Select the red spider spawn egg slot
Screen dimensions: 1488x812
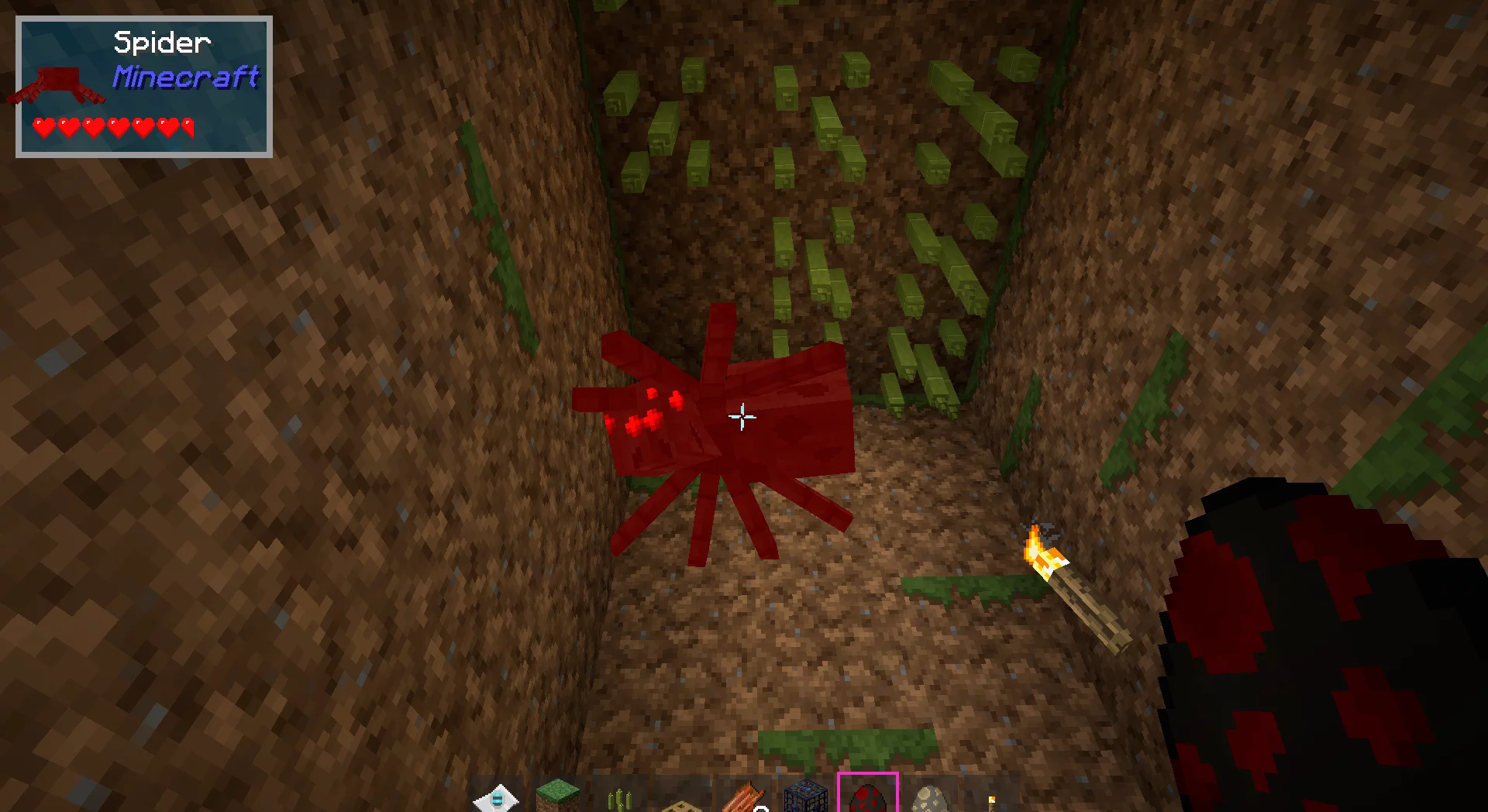868,797
